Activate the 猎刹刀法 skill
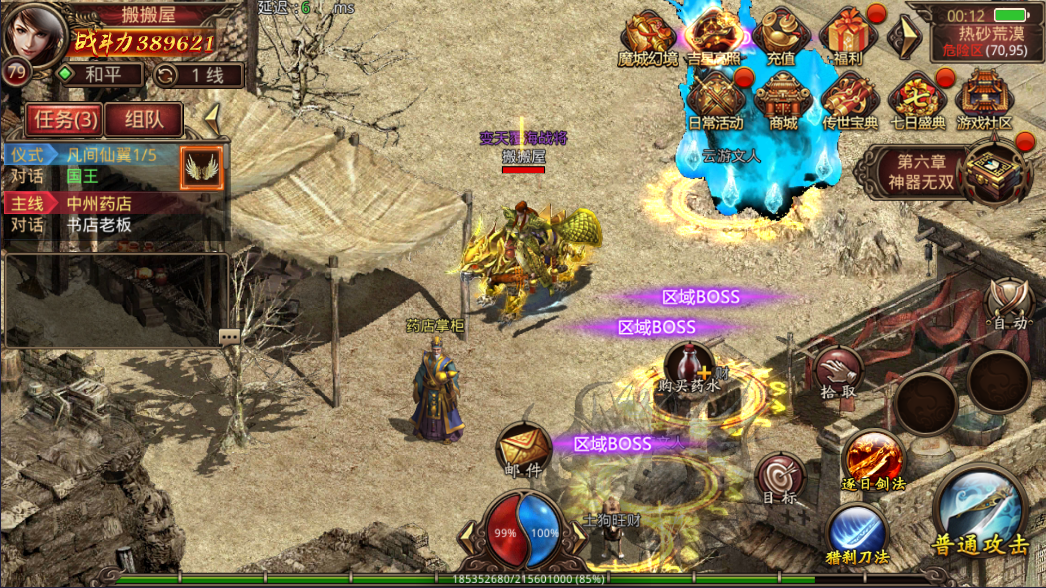 click(x=857, y=533)
